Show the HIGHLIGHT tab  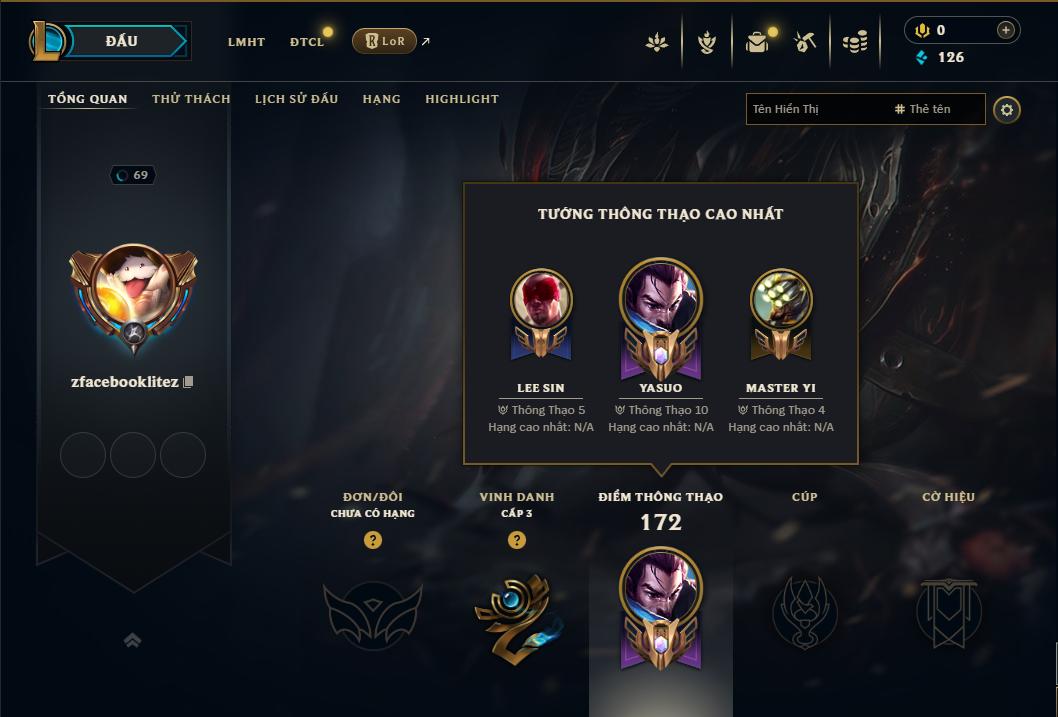(x=461, y=99)
